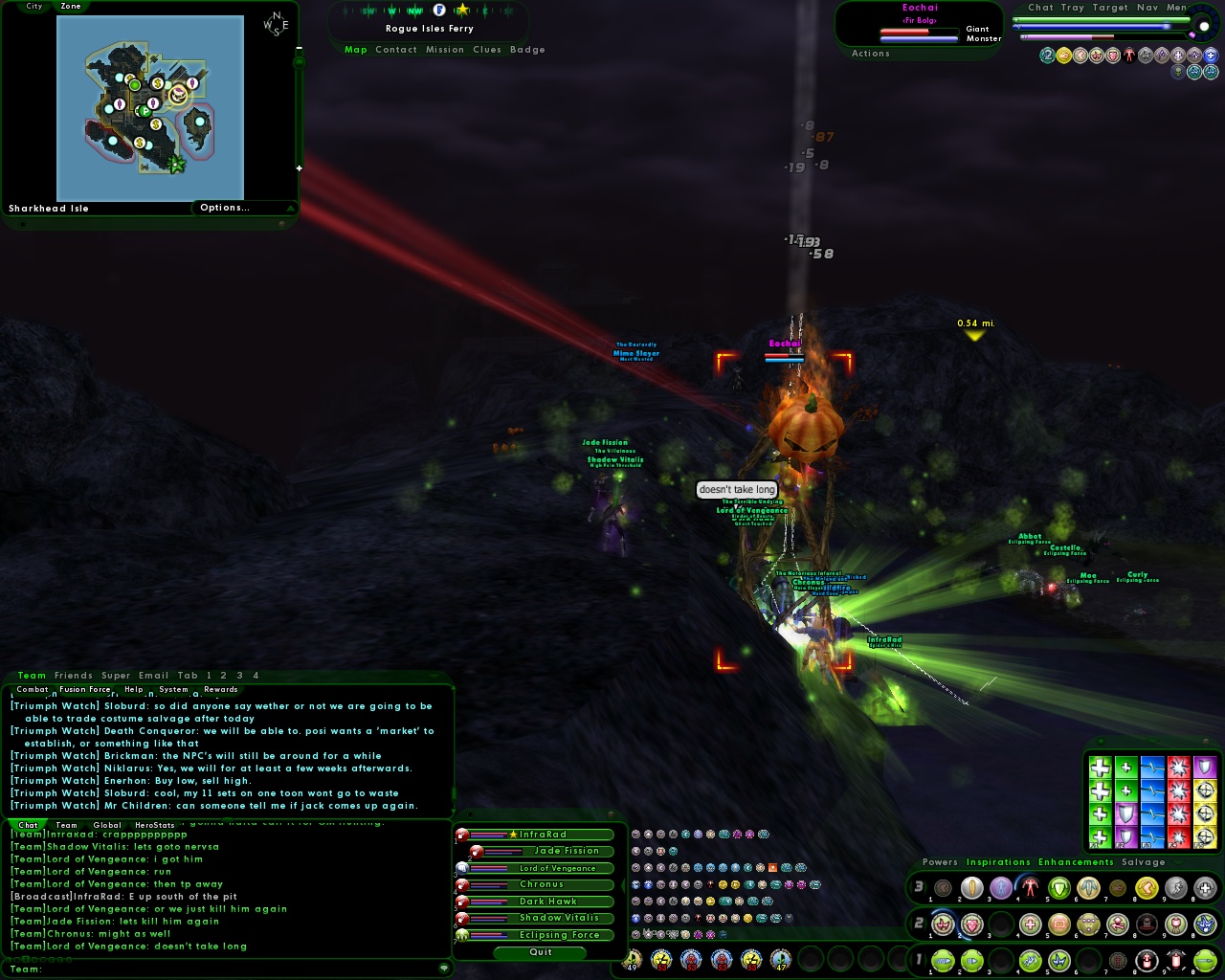1225x980 pixels.
Task: Use the green shield inspiration in tray 3 slot 5
Action: tap(1059, 888)
